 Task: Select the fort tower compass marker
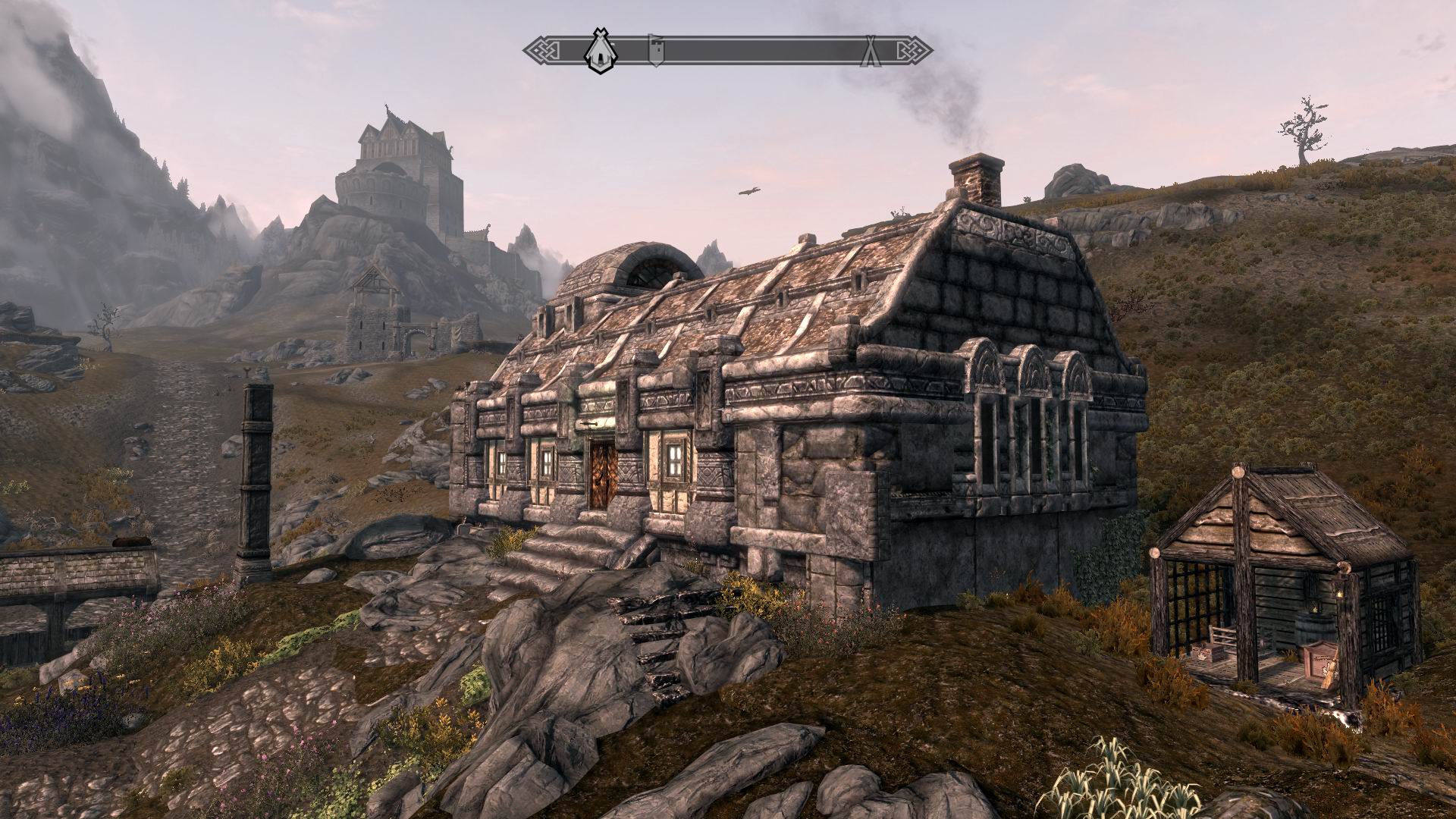[657, 50]
